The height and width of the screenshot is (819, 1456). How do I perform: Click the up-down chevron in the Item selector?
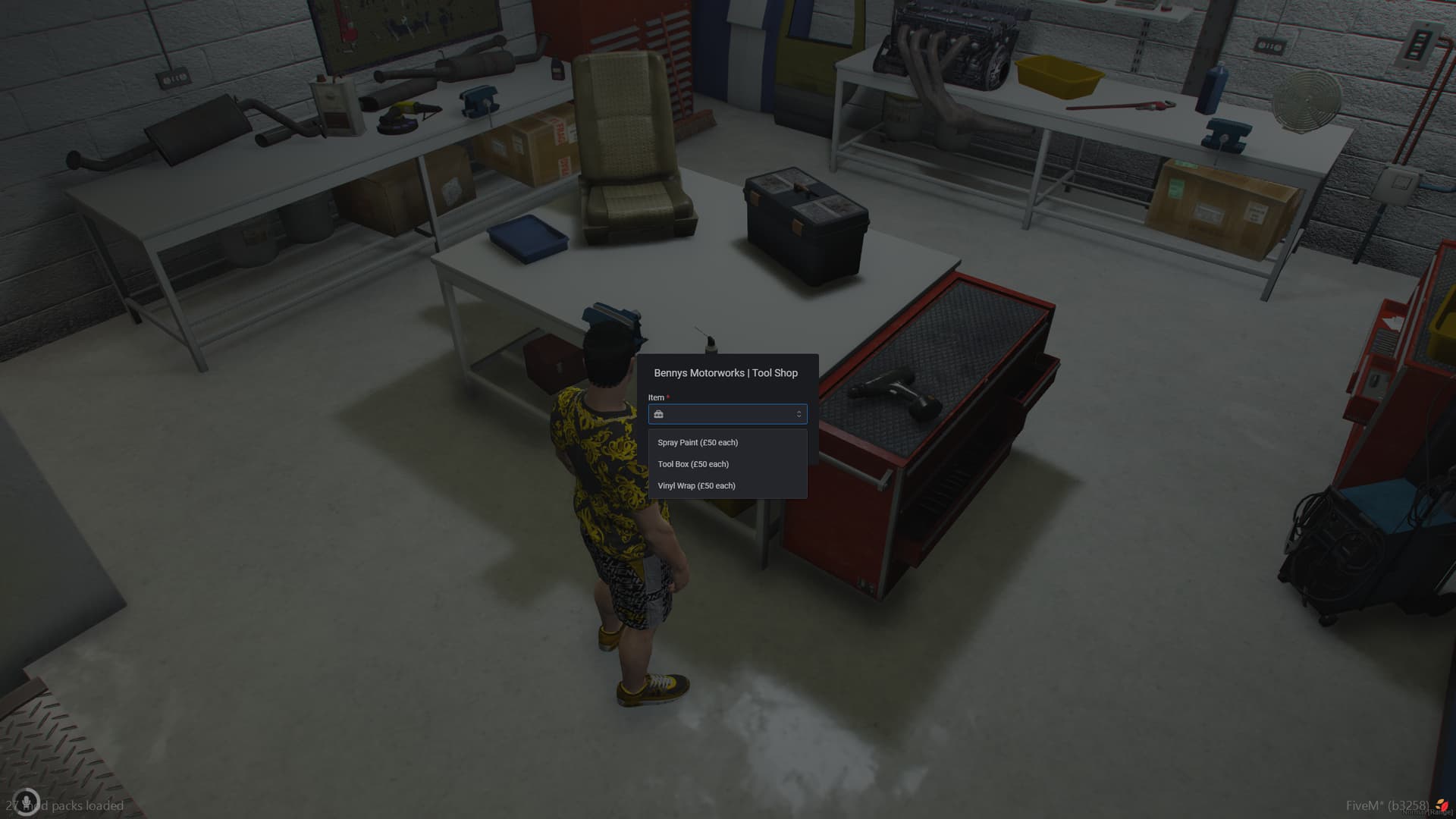[799, 414]
